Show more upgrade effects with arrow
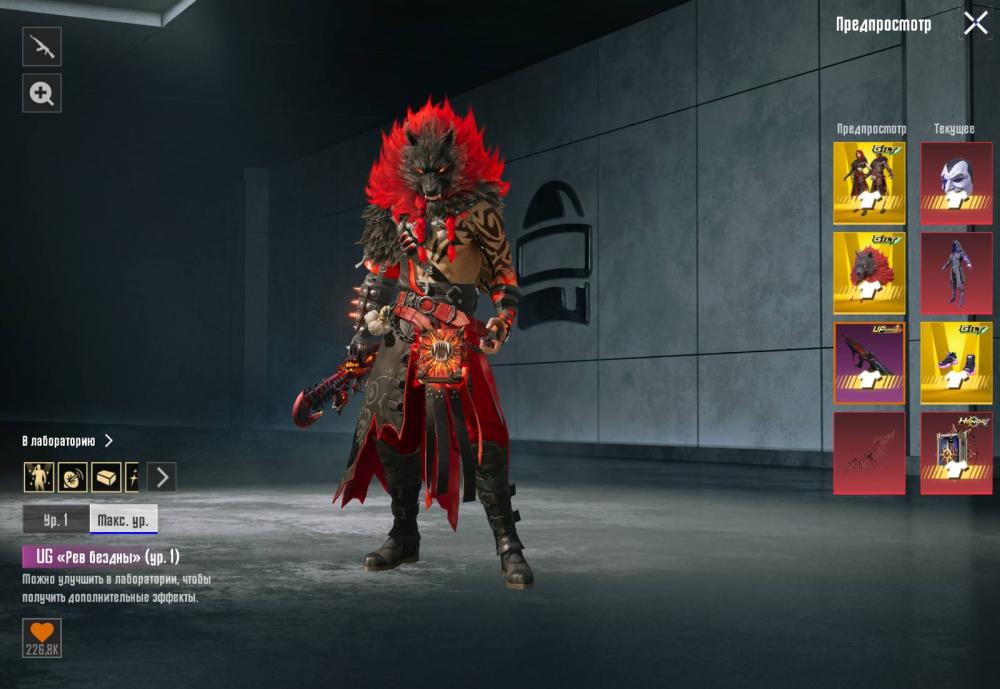Screen dimensions: 1000x689 [x=162, y=477]
